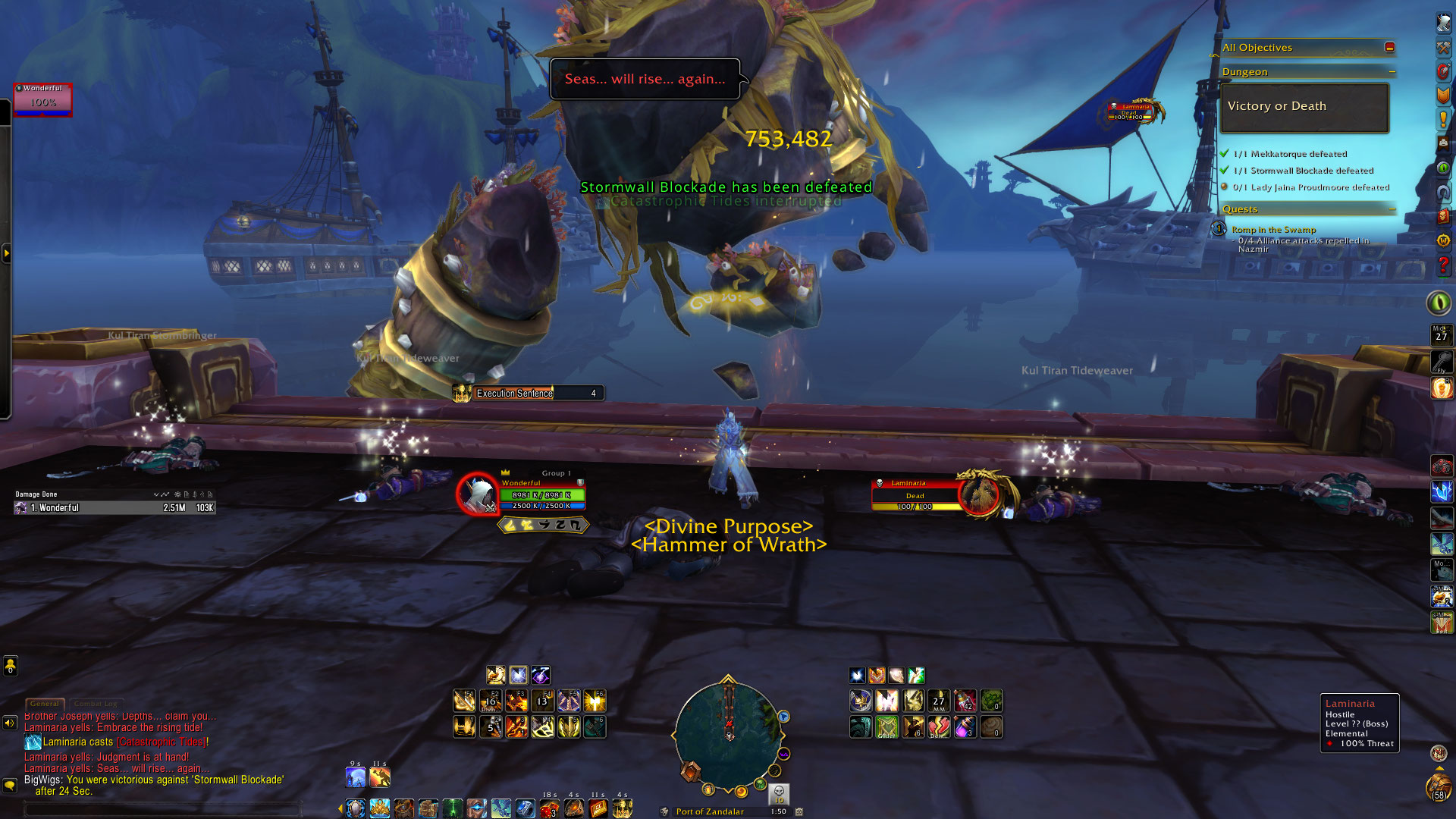Collapse the Quests section header
1456x819 pixels.
coord(1392,209)
